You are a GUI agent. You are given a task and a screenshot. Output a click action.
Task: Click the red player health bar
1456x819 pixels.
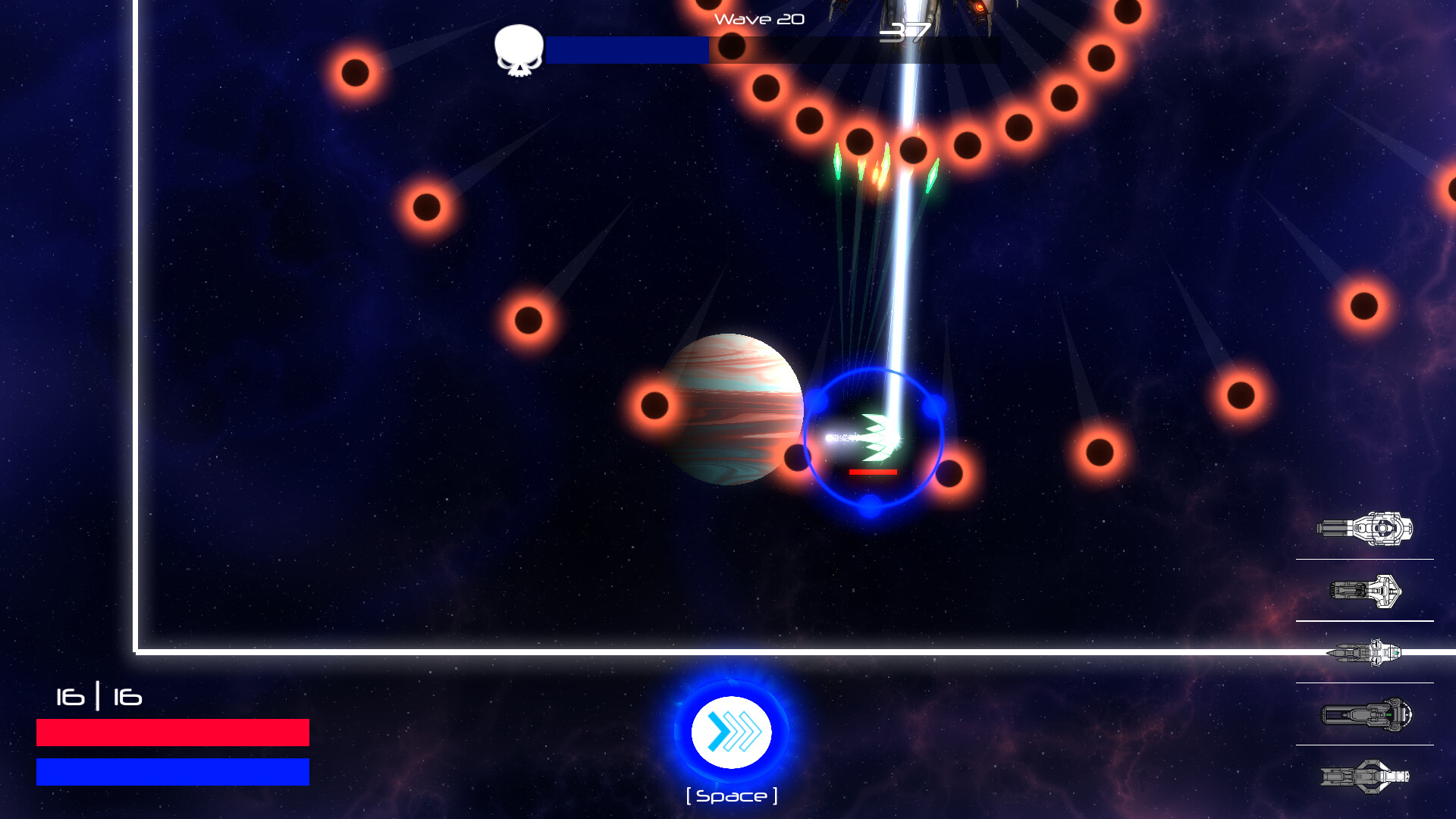tap(172, 733)
